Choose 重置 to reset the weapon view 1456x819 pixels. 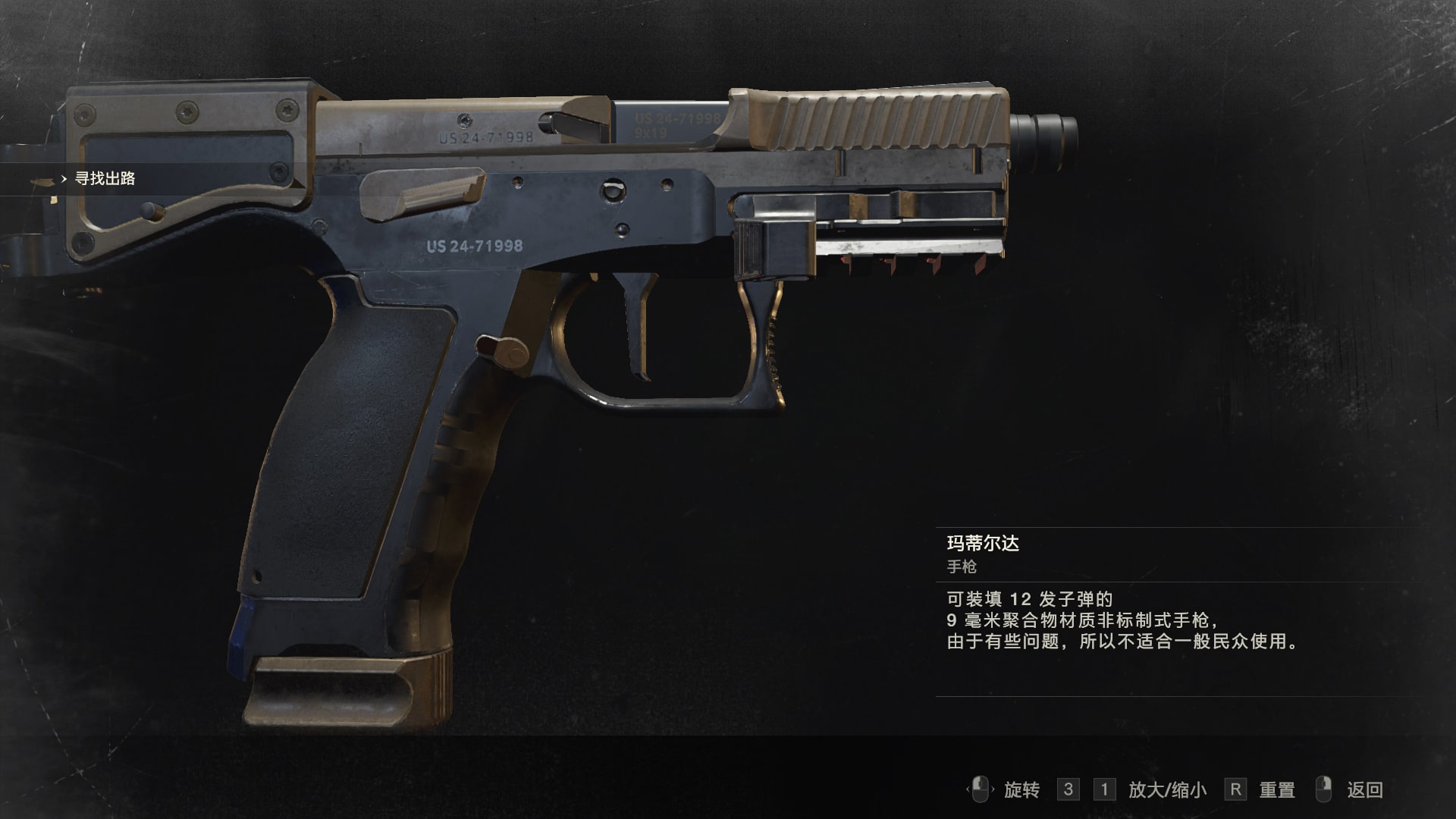pyautogui.click(x=1276, y=790)
